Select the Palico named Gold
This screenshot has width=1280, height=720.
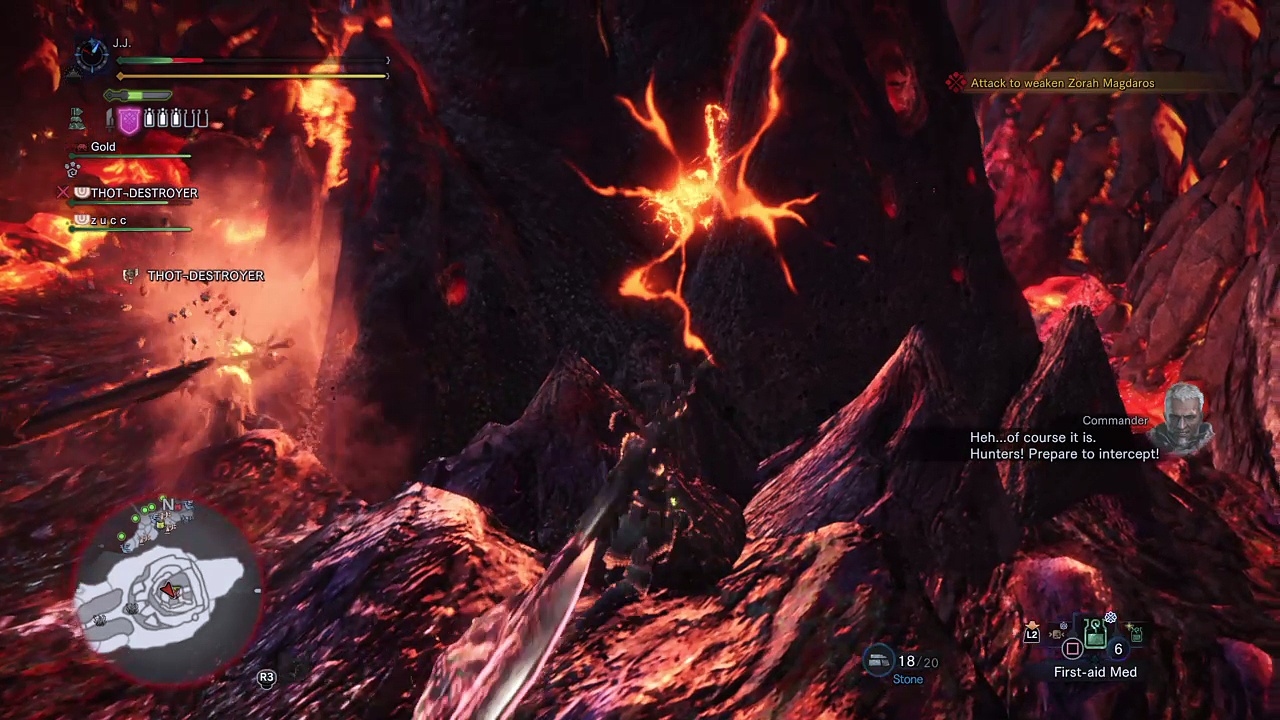[102, 147]
